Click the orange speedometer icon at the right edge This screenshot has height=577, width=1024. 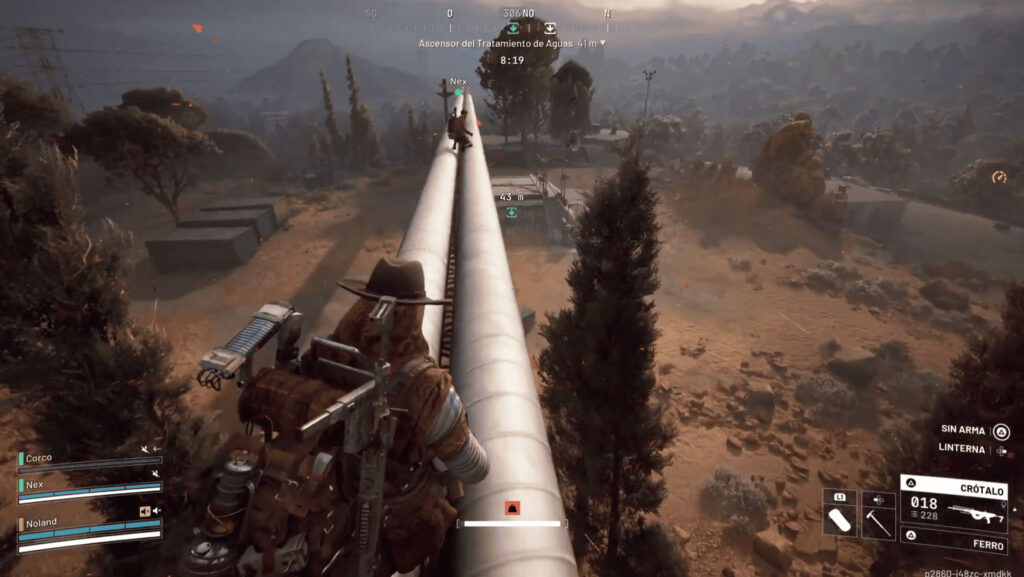coord(998,177)
